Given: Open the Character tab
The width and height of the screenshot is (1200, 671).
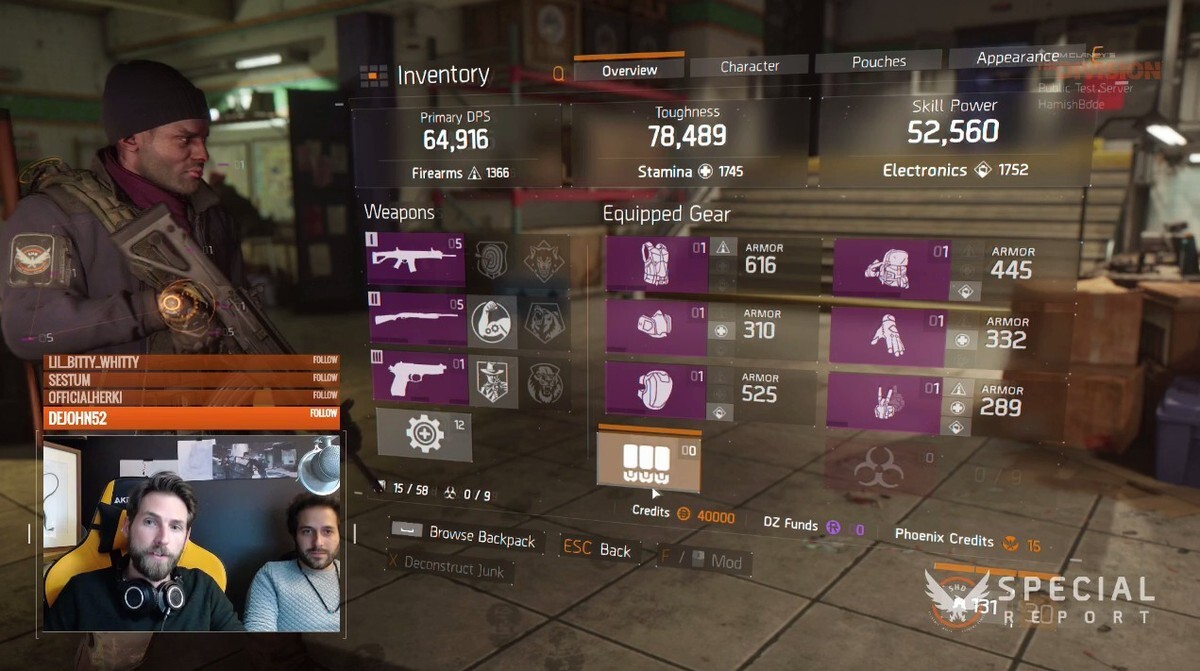Looking at the screenshot, I should point(749,66).
